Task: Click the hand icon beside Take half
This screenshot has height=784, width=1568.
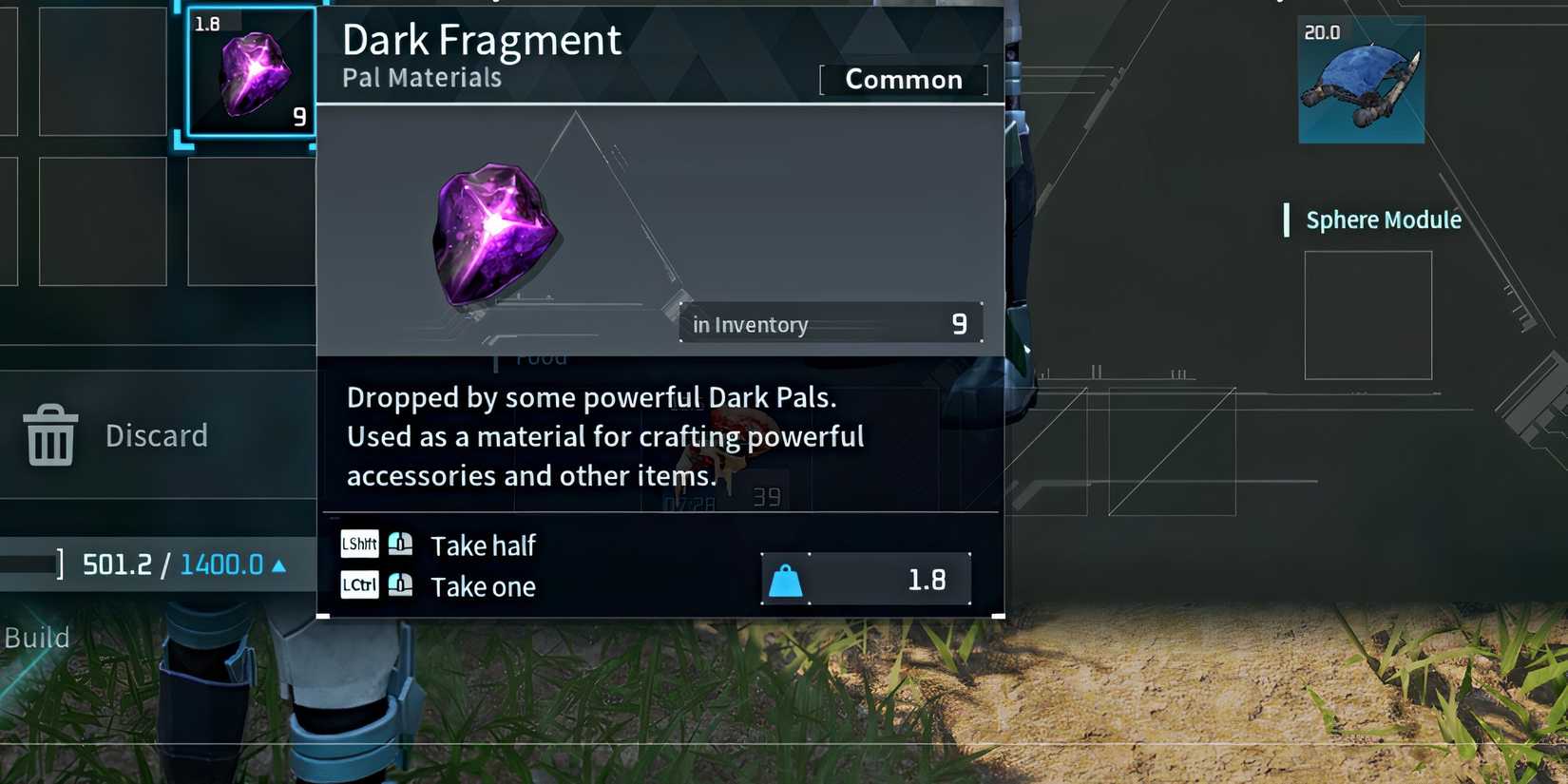Action: (399, 544)
